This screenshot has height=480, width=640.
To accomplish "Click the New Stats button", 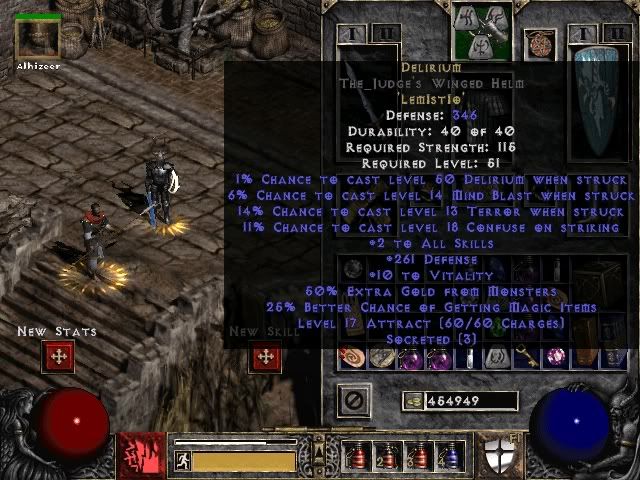I will click(58, 356).
